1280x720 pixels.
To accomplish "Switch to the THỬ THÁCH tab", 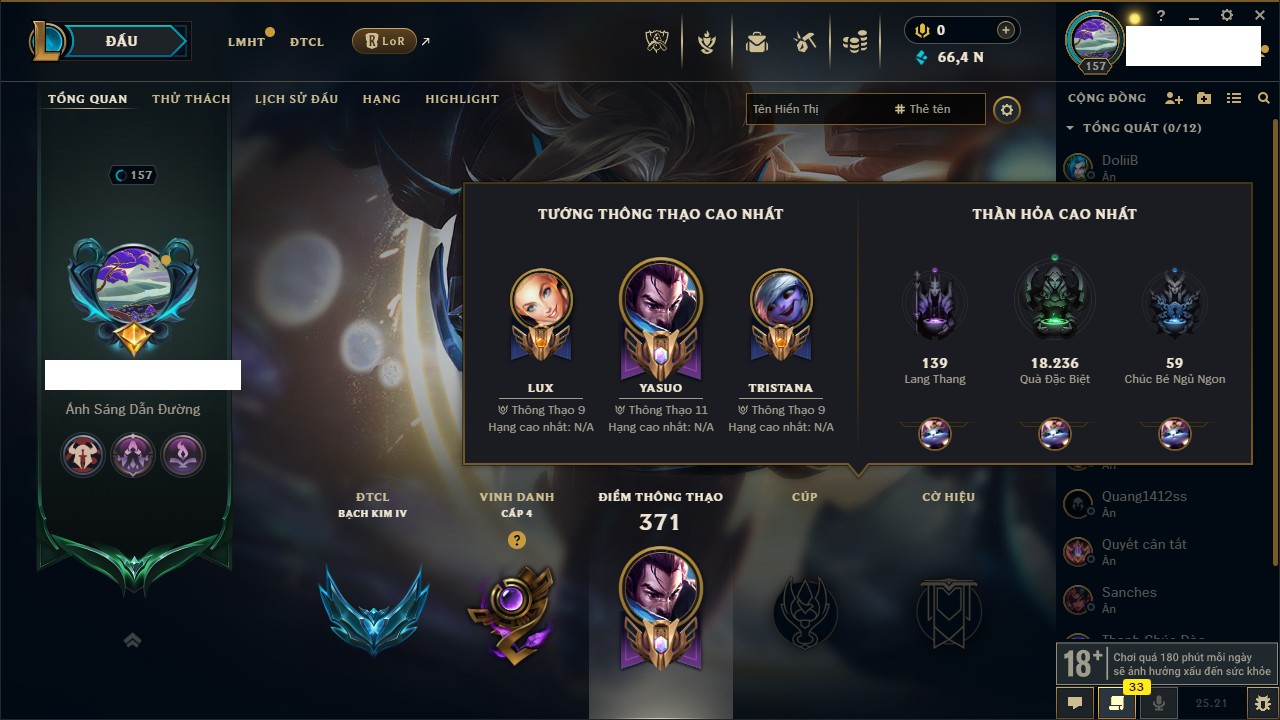I will tap(191, 99).
